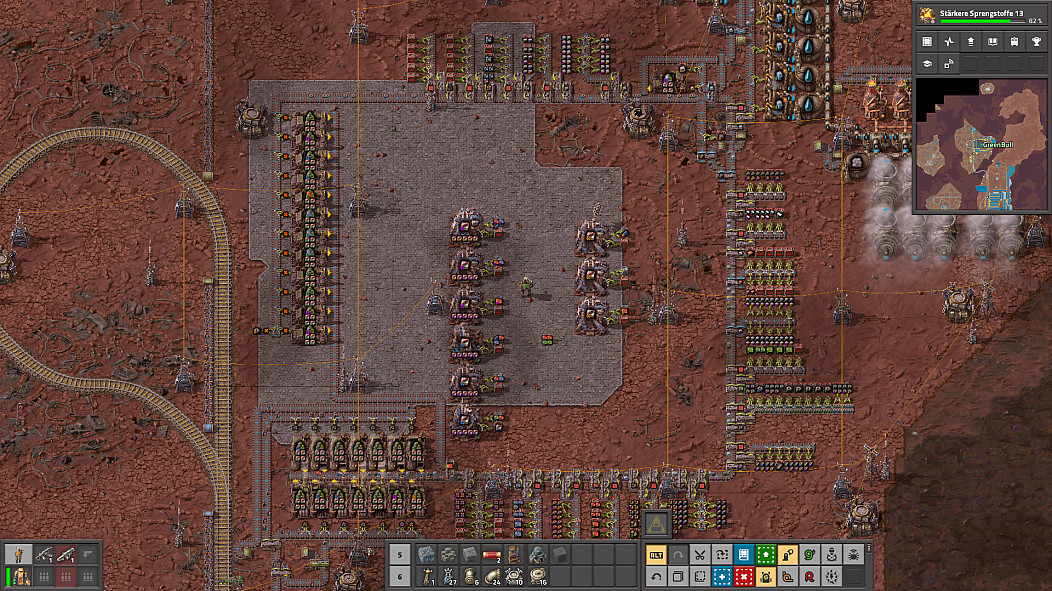Open the minimap showing GreenBull
The width and height of the screenshot is (1052, 591).
click(x=980, y=145)
